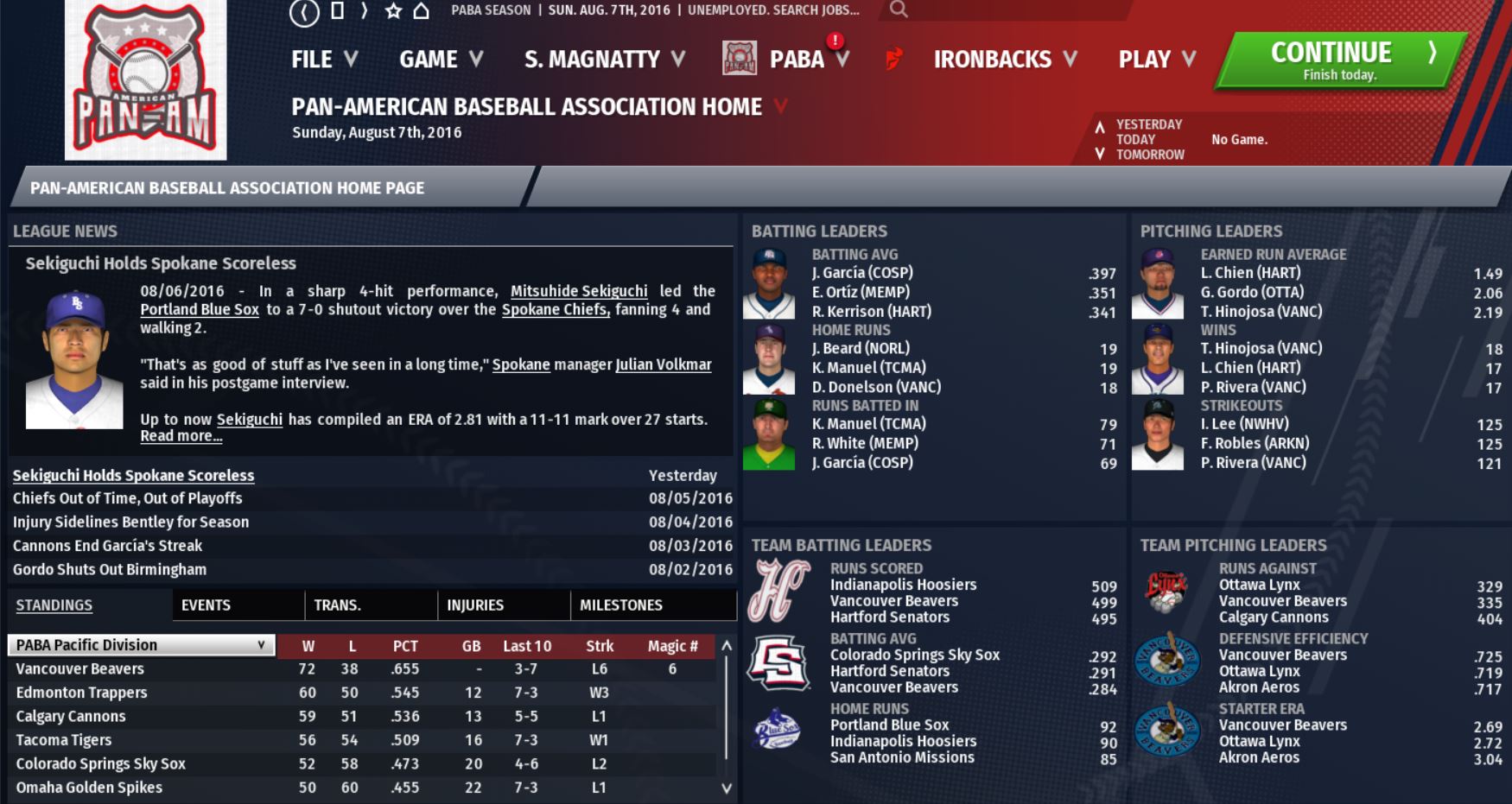Select Vancouver Beavers in the standings

[79, 669]
